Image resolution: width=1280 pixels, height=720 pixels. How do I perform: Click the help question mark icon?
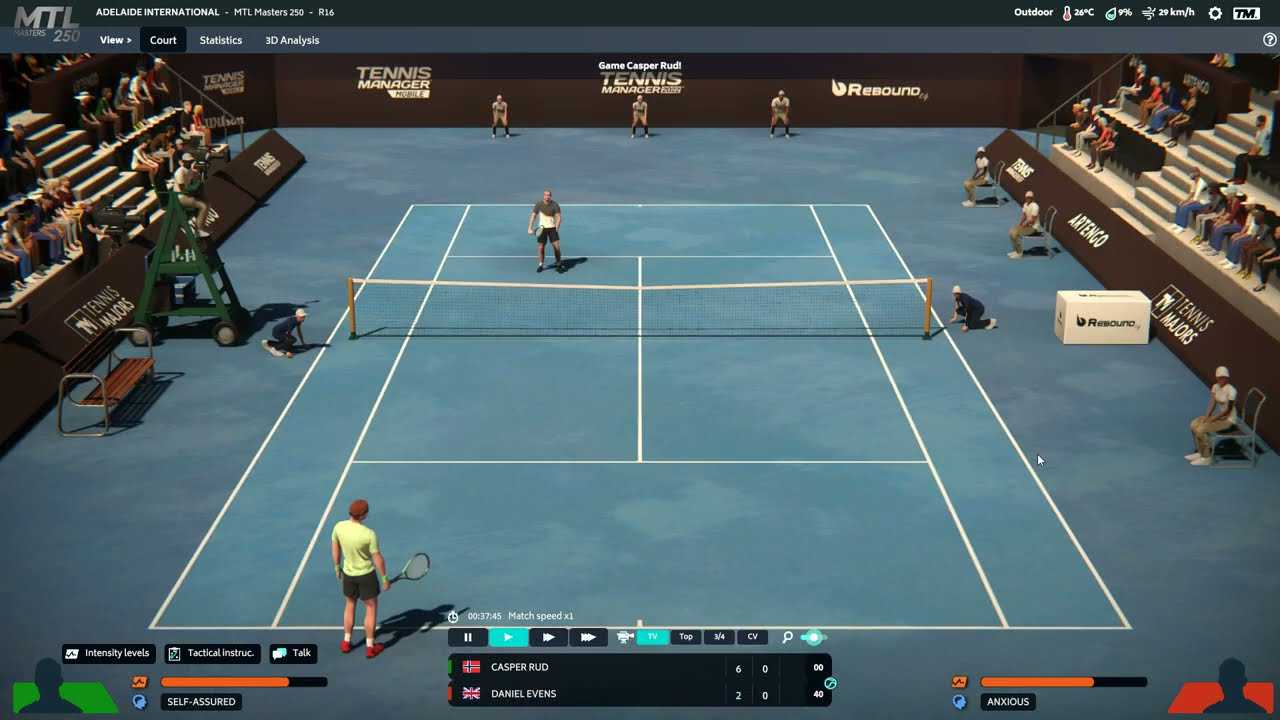[x=1270, y=40]
